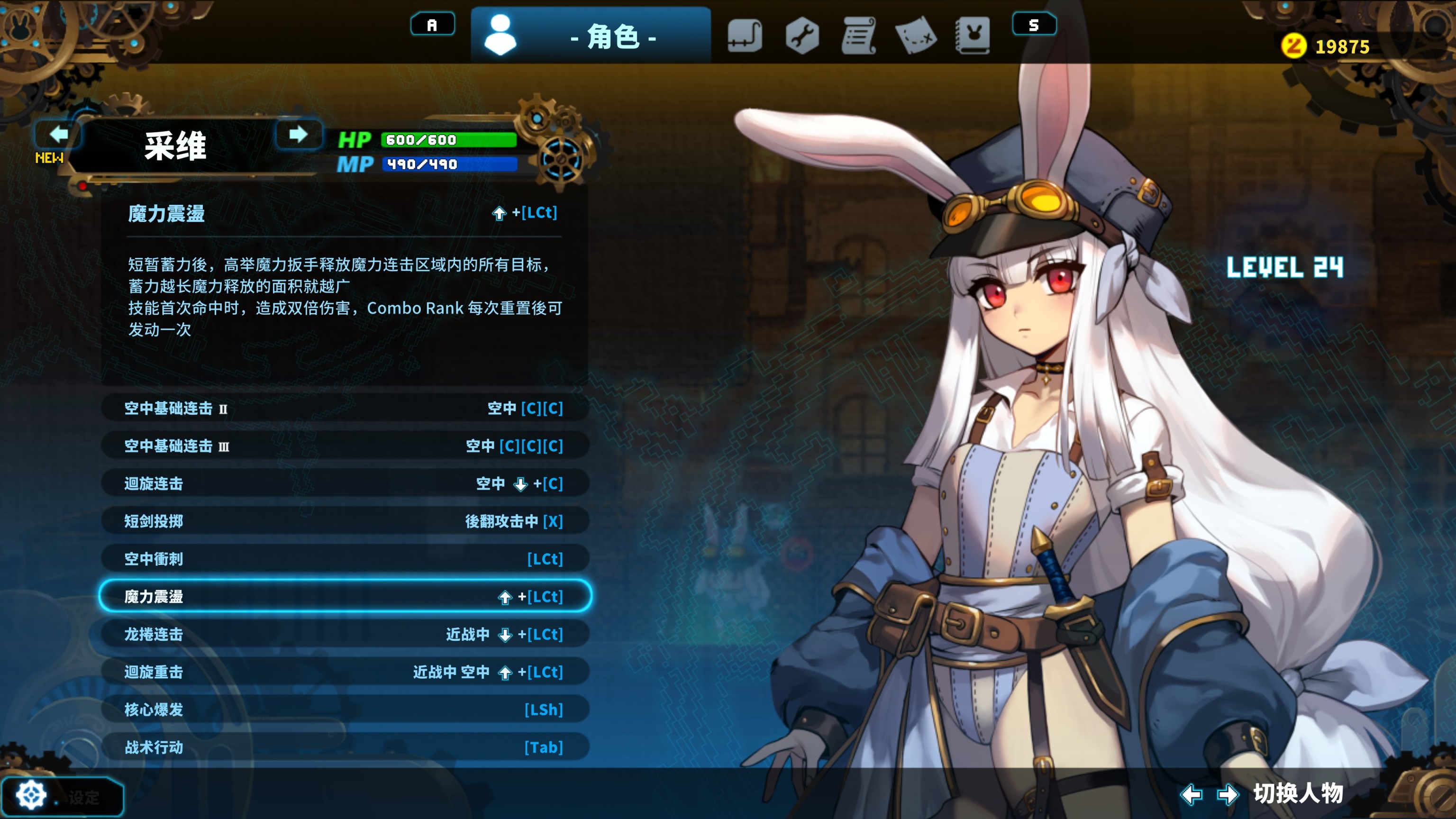
Task: Select the 魔力震盪 skill entry
Action: pyautogui.click(x=344, y=596)
